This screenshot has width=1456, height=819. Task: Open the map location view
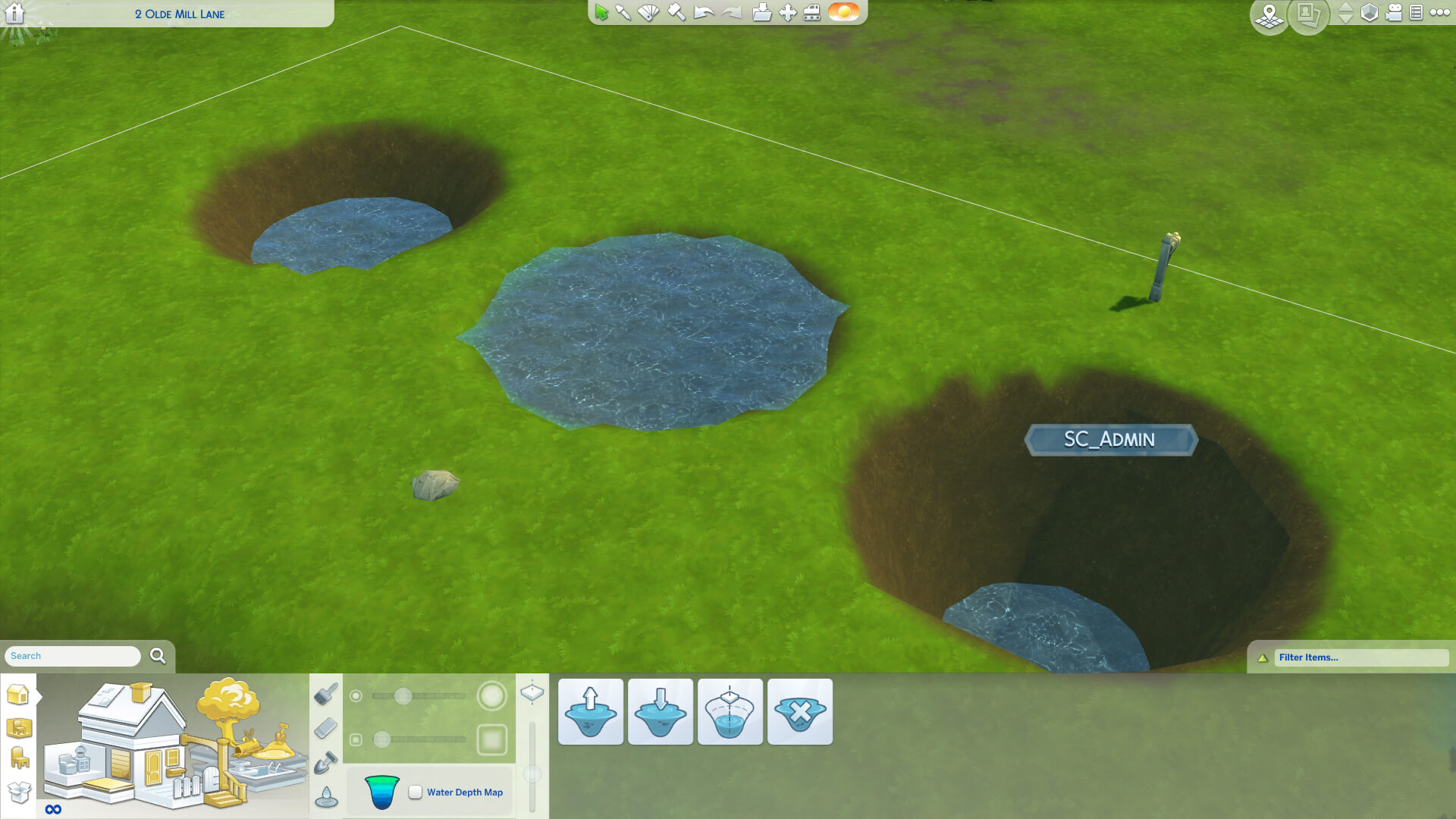[x=1269, y=15]
